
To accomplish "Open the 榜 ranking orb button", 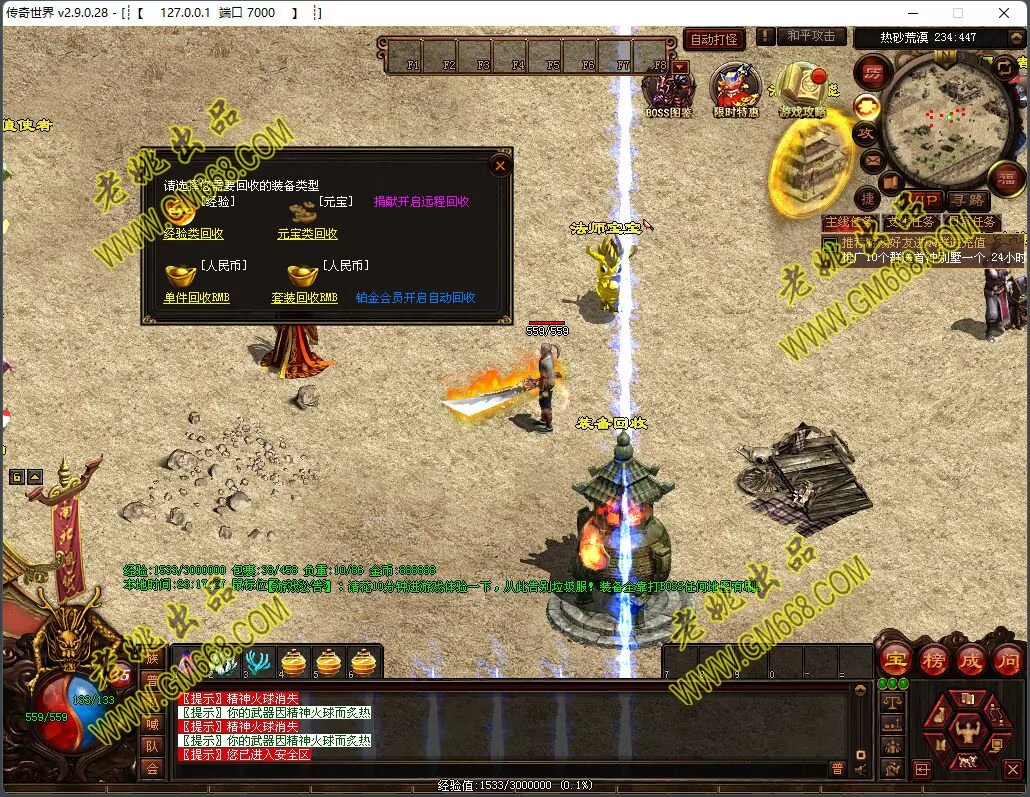I will pos(932,660).
